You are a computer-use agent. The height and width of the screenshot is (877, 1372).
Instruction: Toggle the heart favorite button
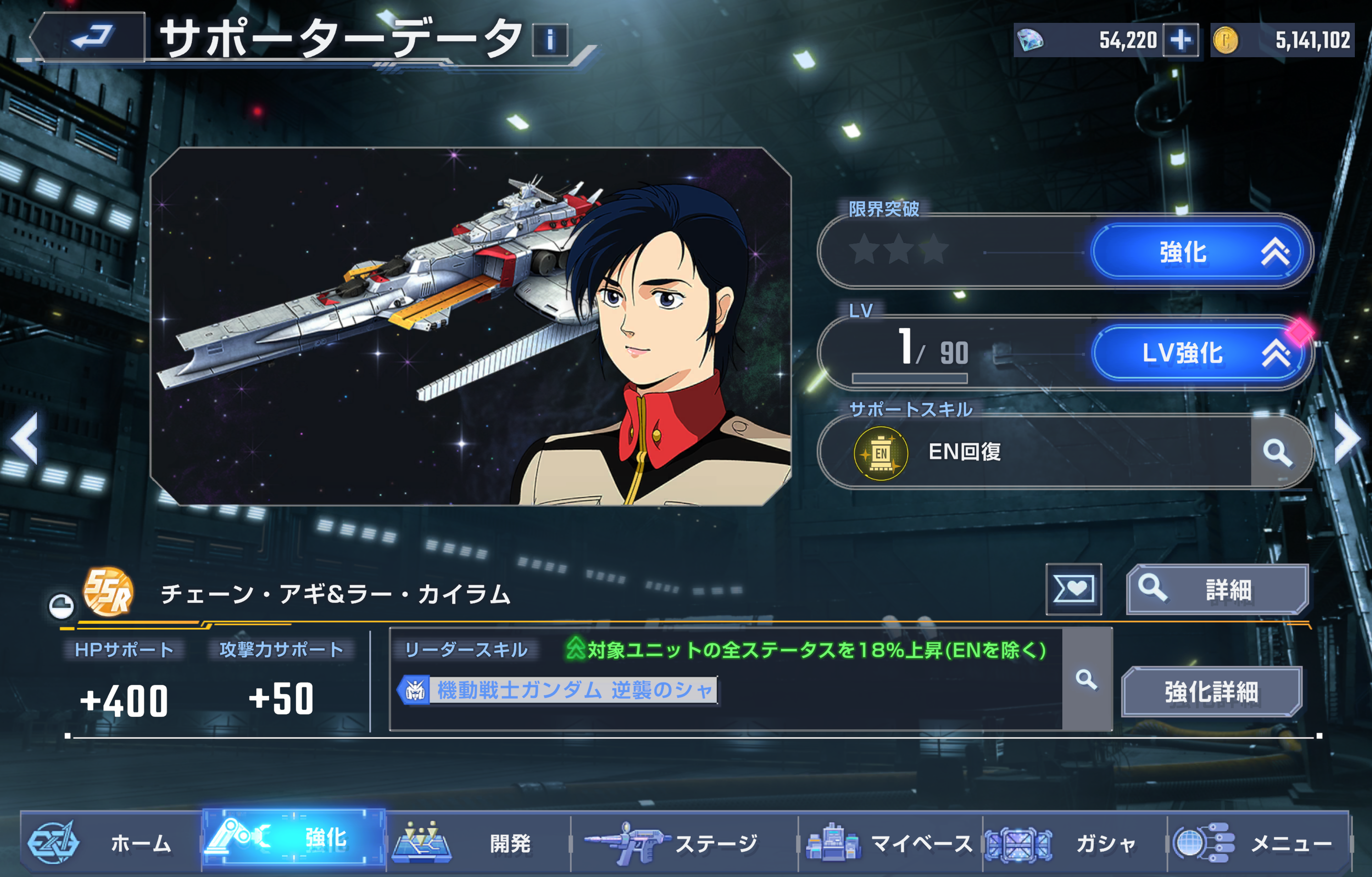(1073, 589)
